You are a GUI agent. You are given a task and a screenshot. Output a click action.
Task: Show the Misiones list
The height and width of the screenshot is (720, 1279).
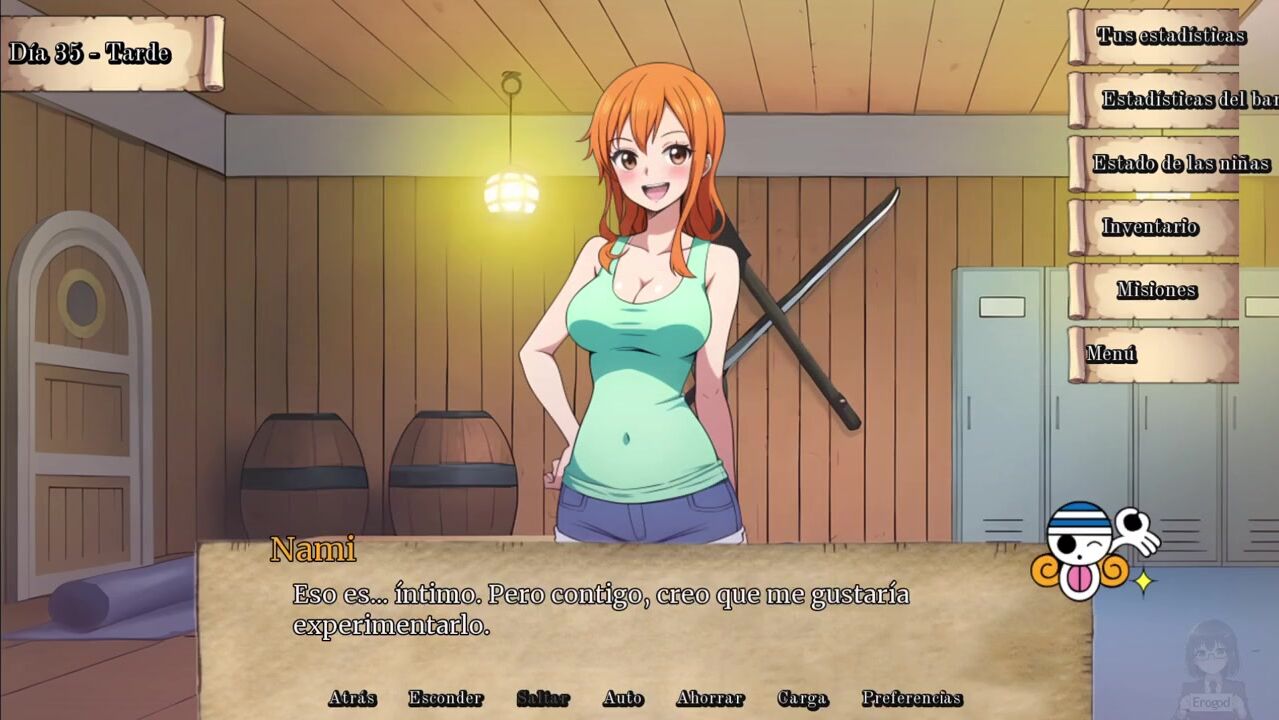pos(1157,290)
